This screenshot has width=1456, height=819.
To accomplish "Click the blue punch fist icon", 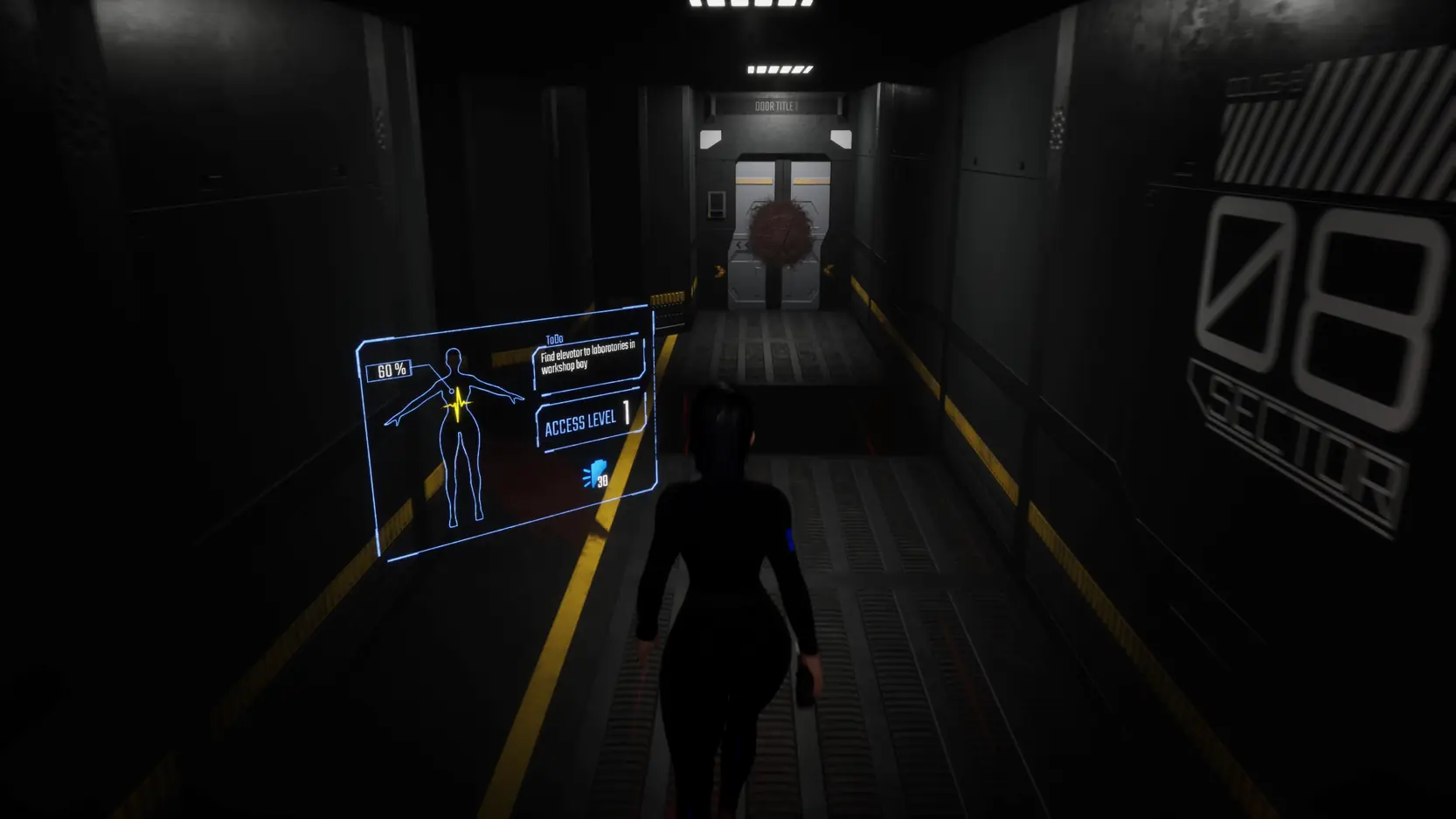I will pos(596,475).
